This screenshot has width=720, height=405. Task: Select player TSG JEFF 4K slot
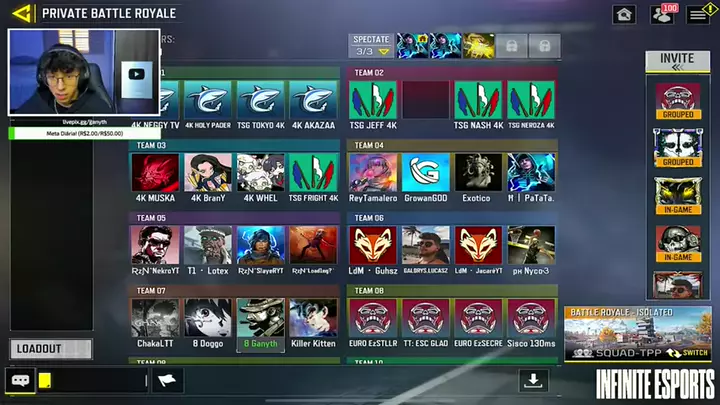click(x=373, y=105)
